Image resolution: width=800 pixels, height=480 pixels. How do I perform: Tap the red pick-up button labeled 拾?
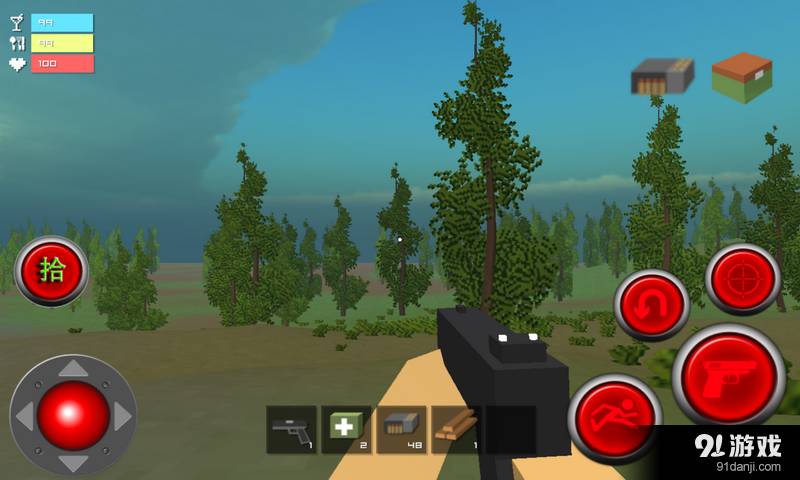coord(51,270)
